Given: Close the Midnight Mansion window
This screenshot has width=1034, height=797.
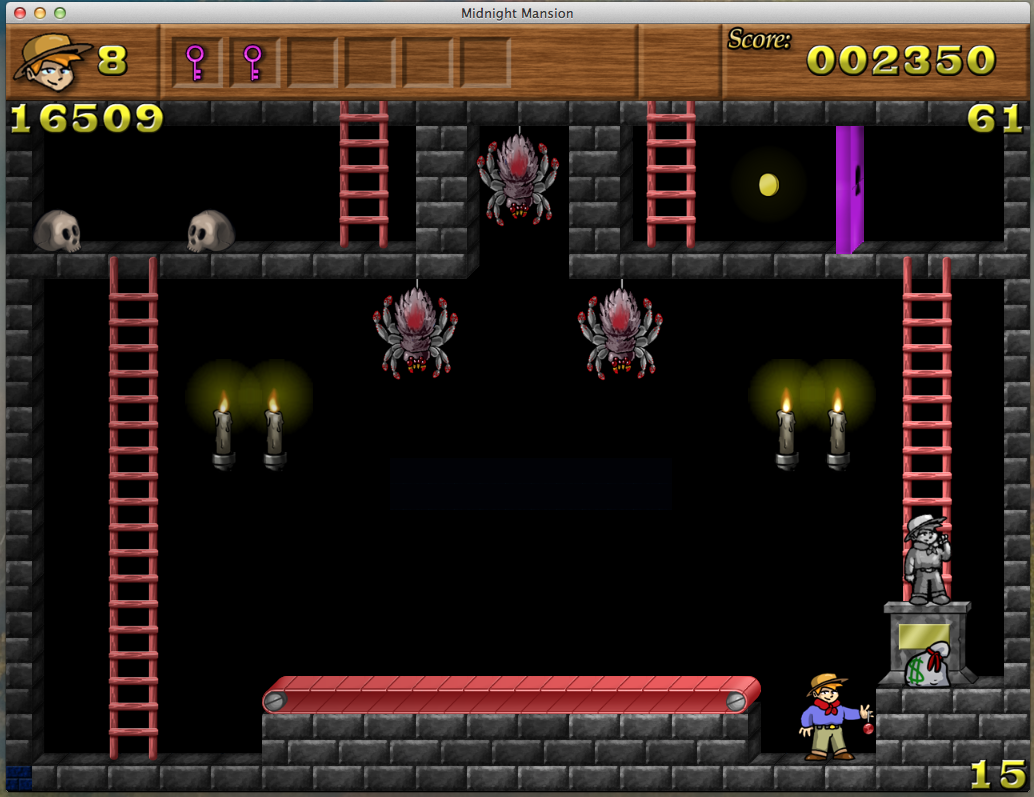Looking at the screenshot, I should coord(20,13).
